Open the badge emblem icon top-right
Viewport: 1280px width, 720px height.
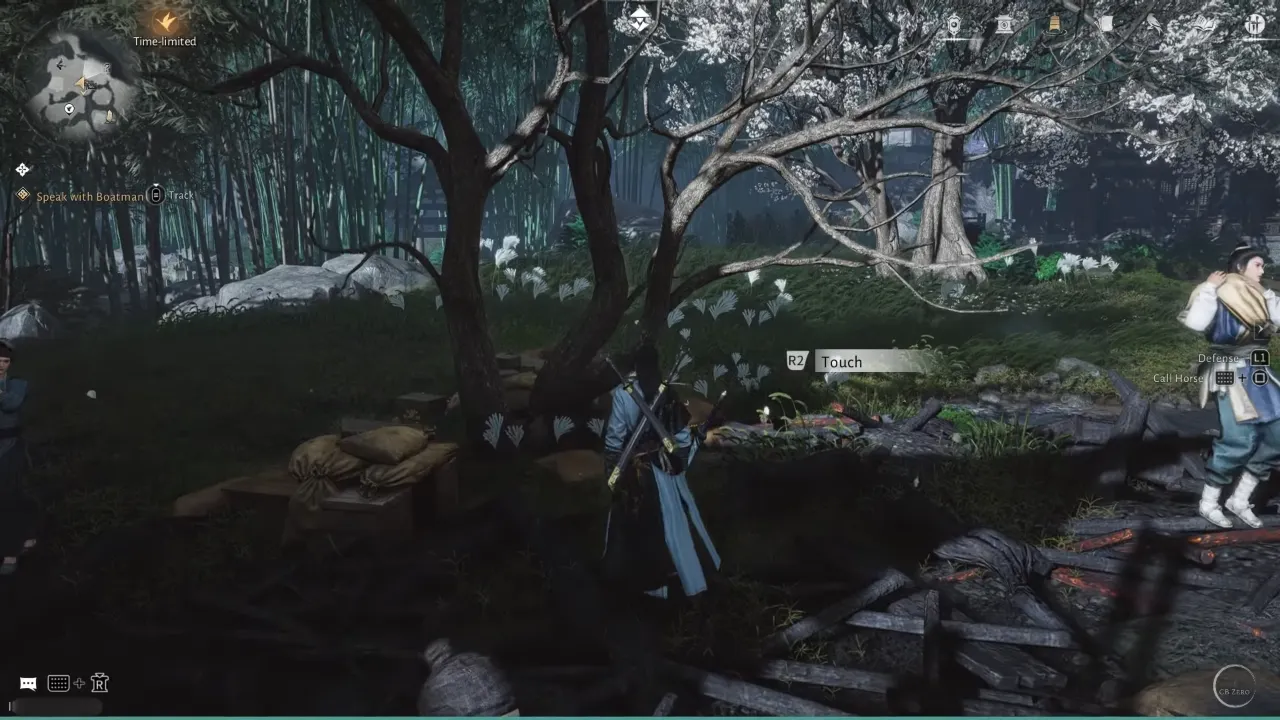pyautogui.click(x=955, y=25)
